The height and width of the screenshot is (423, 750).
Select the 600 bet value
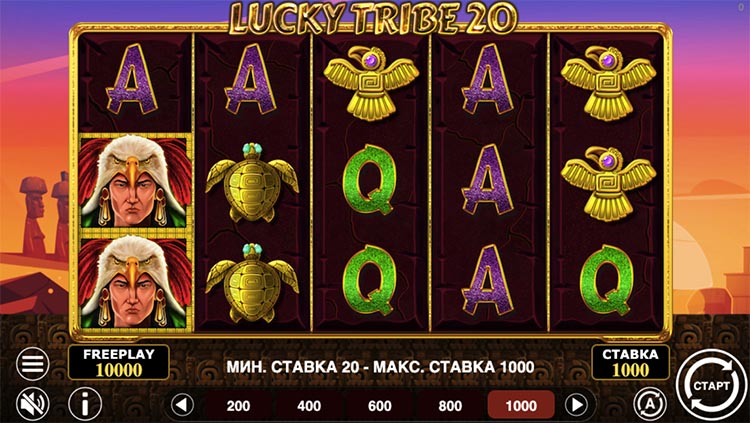click(x=380, y=405)
